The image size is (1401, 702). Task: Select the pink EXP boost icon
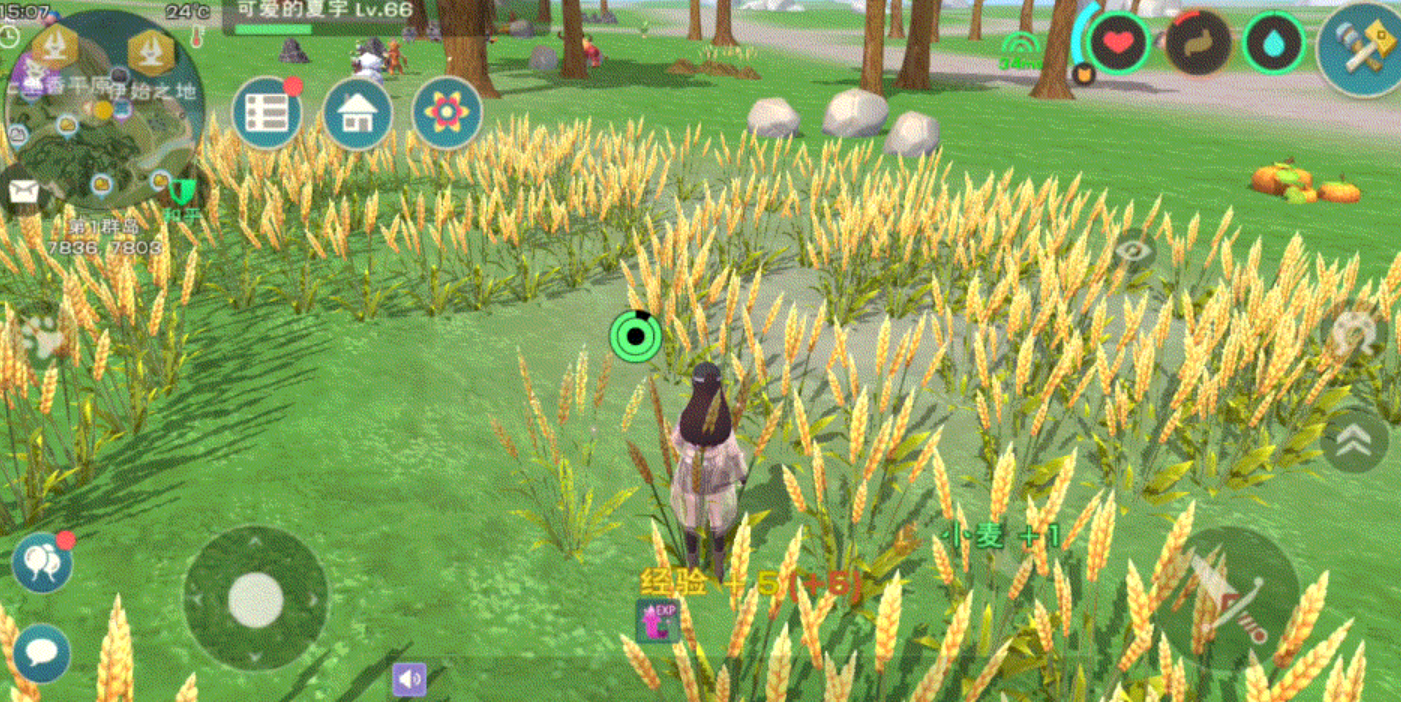click(658, 621)
